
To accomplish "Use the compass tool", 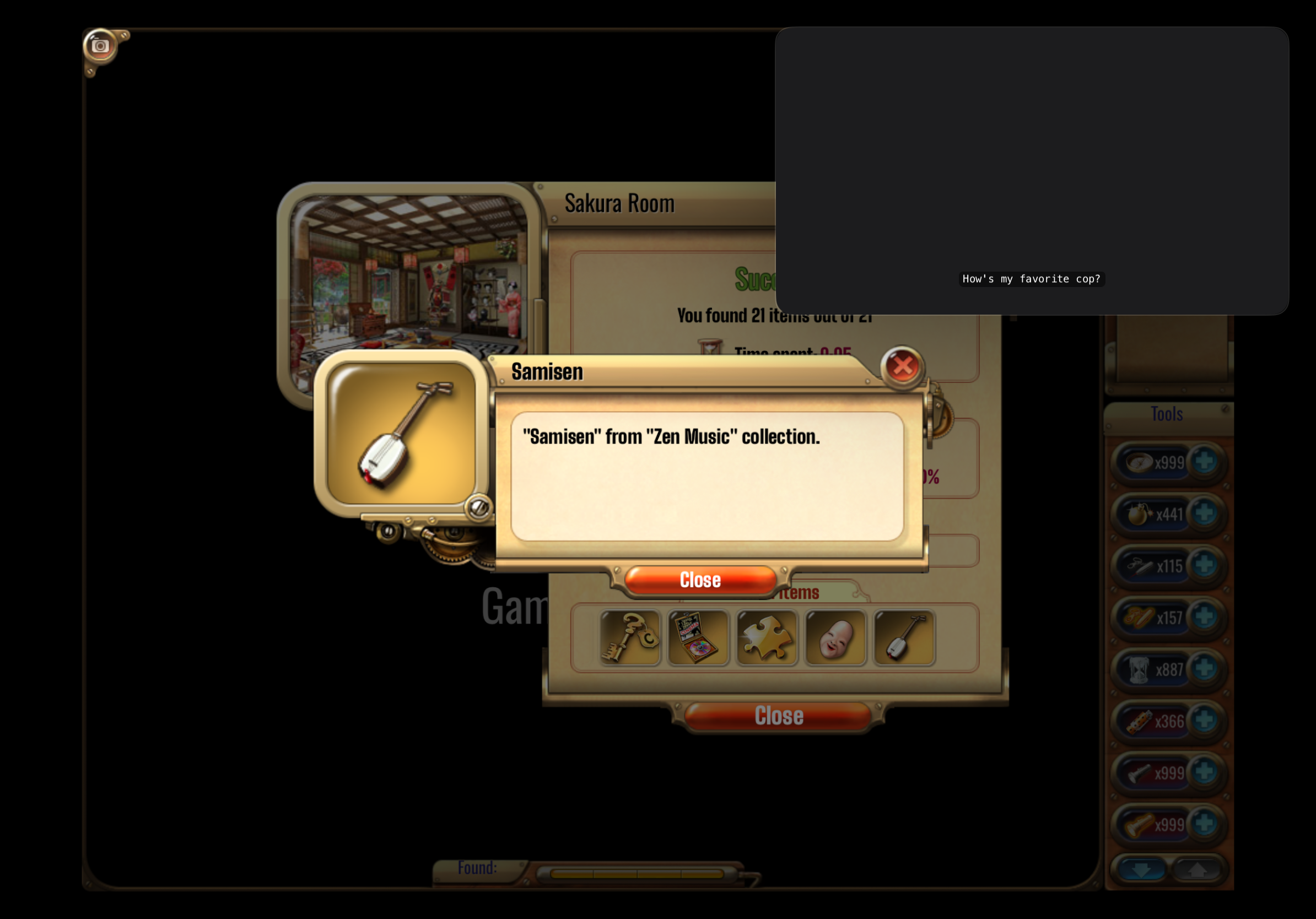I will click(x=1139, y=462).
